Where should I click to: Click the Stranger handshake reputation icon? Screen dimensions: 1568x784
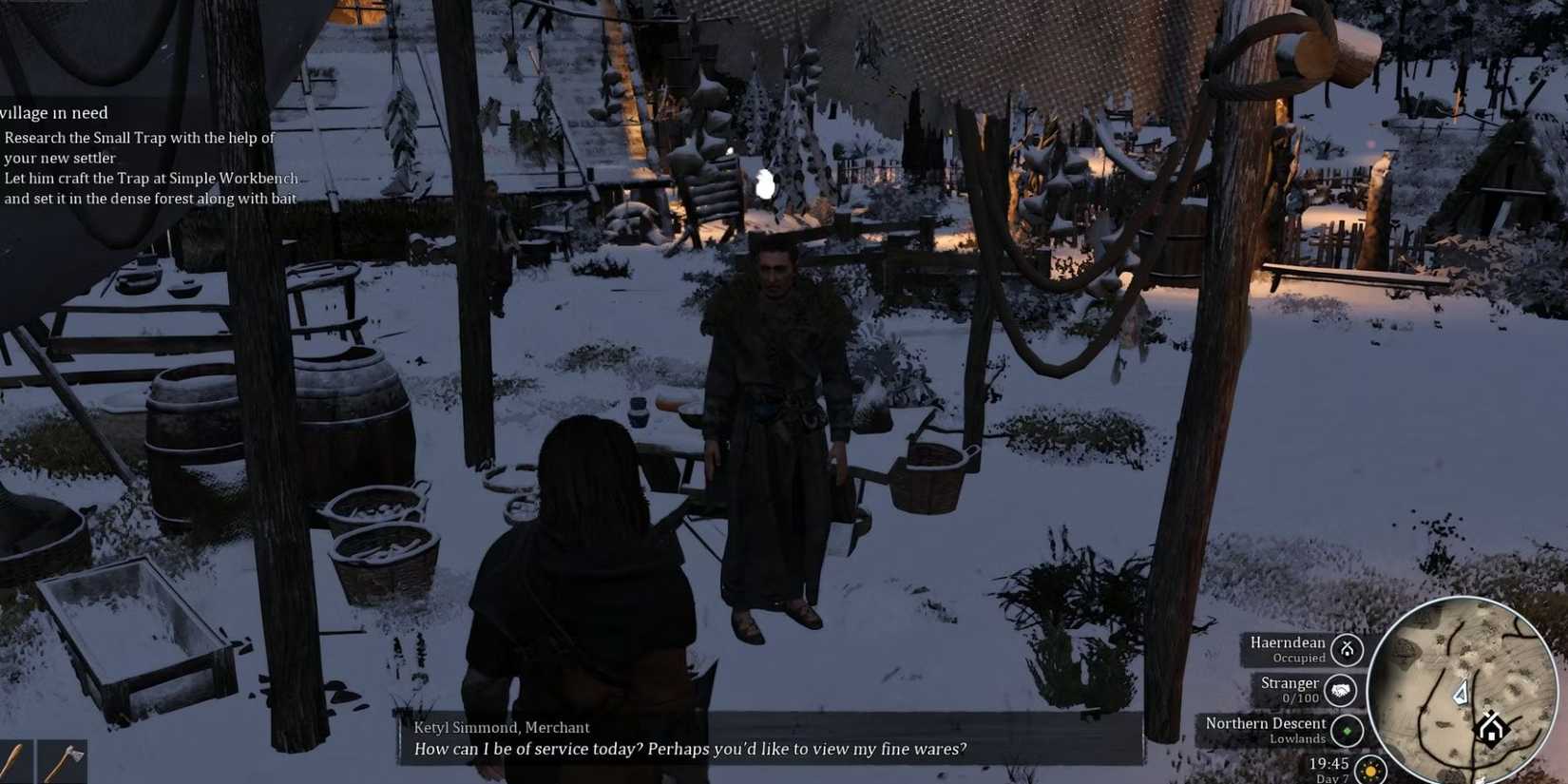tap(1340, 691)
